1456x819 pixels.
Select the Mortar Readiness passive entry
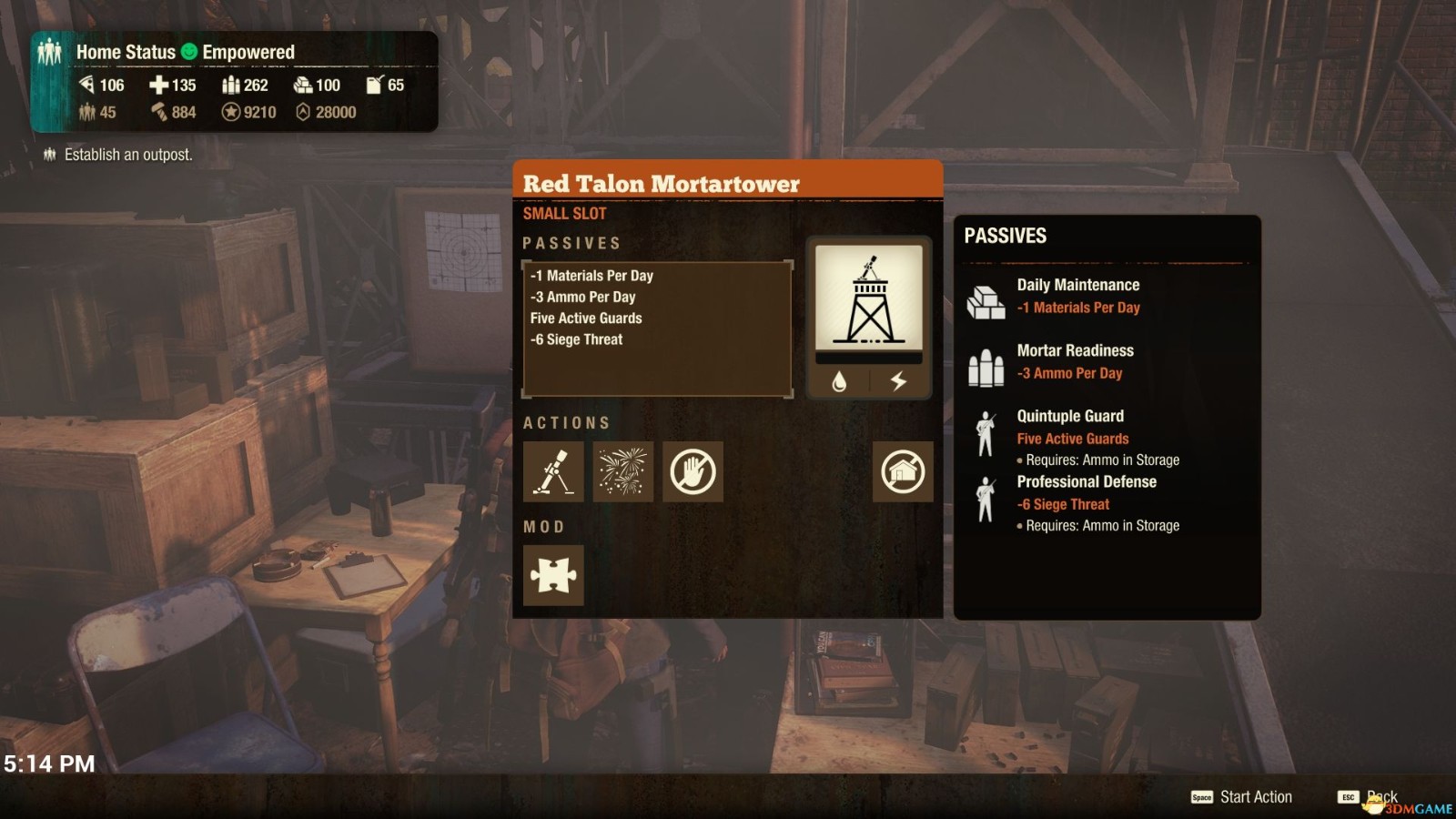(x=1075, y=361)
